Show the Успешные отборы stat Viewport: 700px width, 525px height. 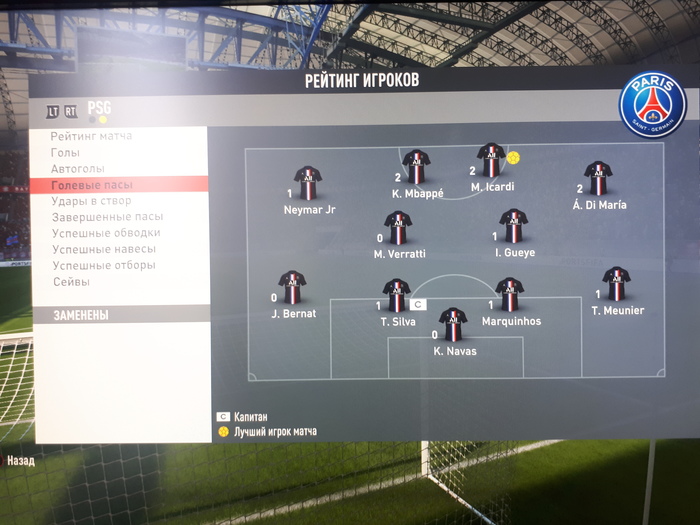click(104, 265)
